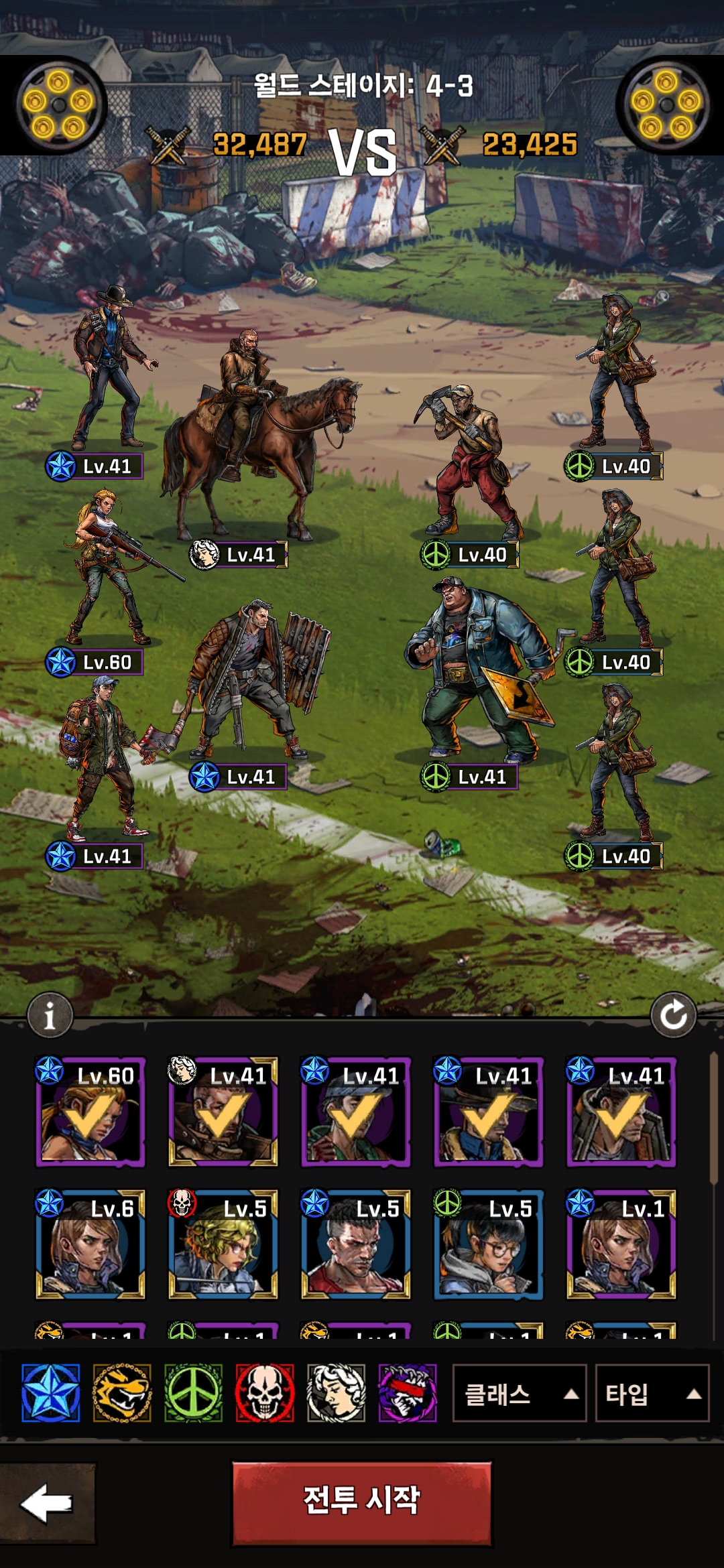
Task: Open the 타입 dropdown
Action: pyautogui.click(x=652, y=1394)
